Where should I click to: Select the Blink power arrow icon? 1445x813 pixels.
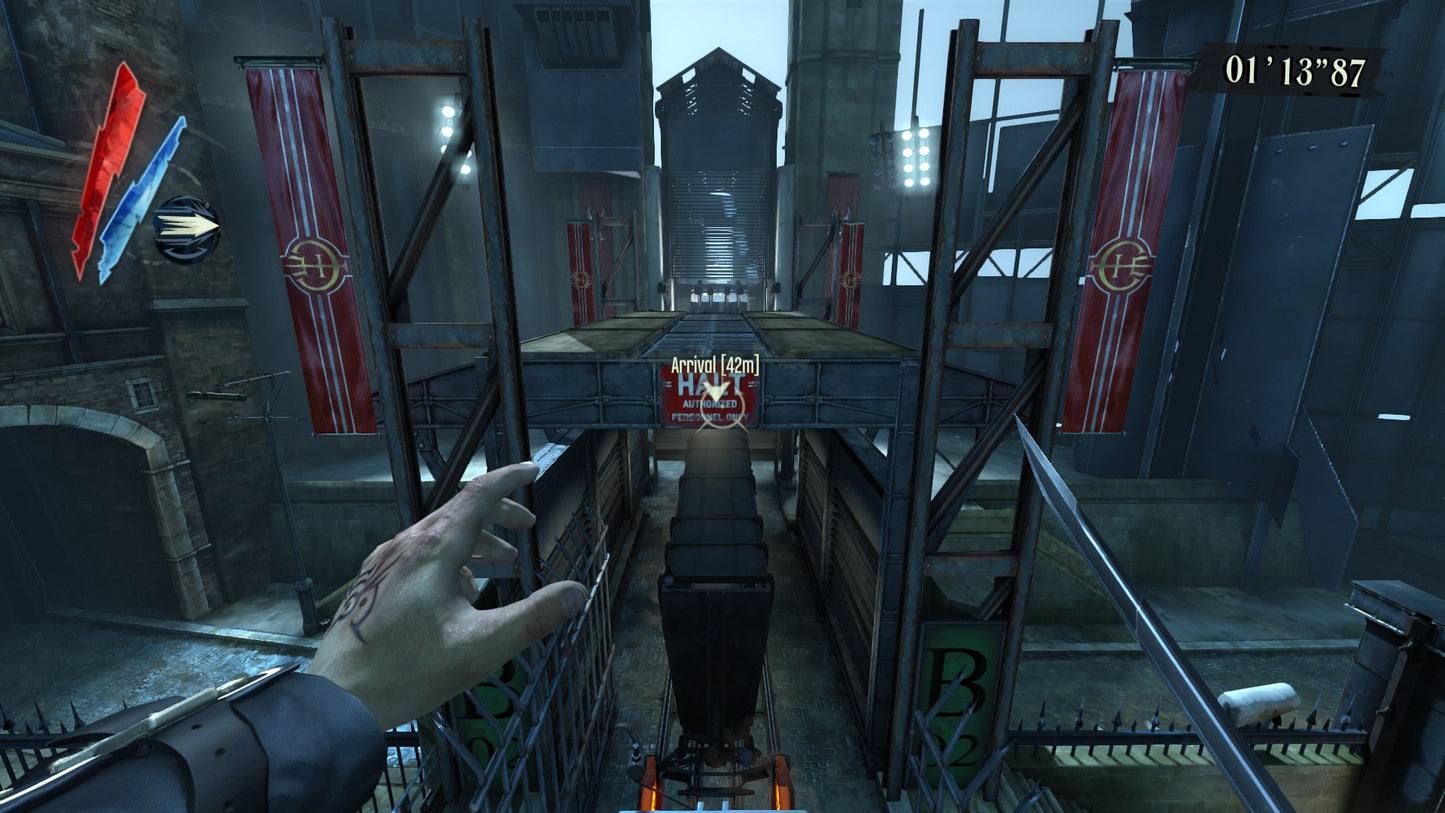click(187, 229)
